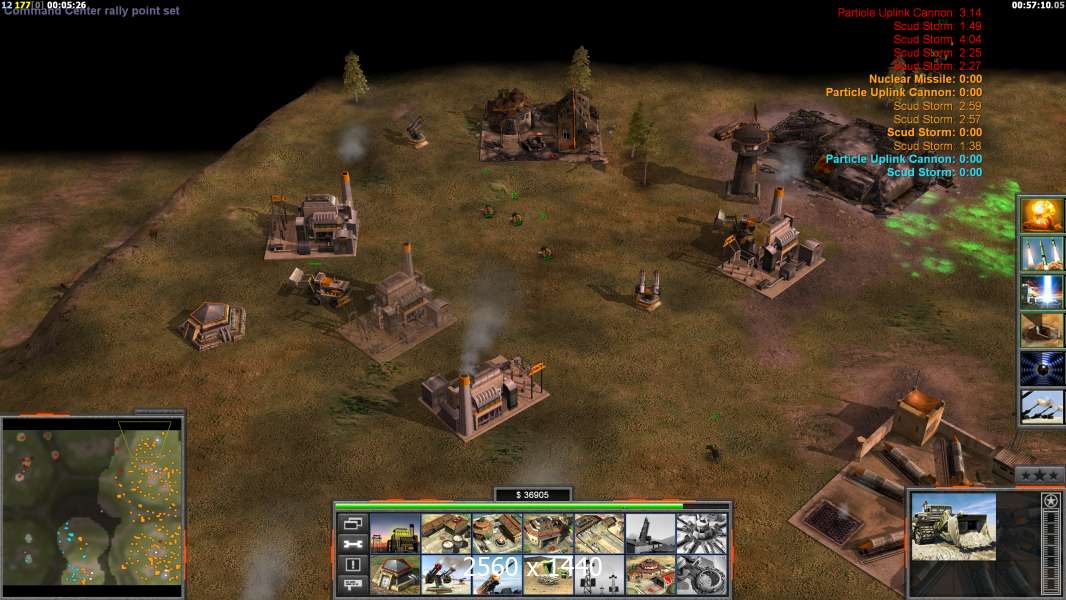Select the War Factory build icon
The height and width of the screenshot is (600, 1066).
[x=548, y=533]
